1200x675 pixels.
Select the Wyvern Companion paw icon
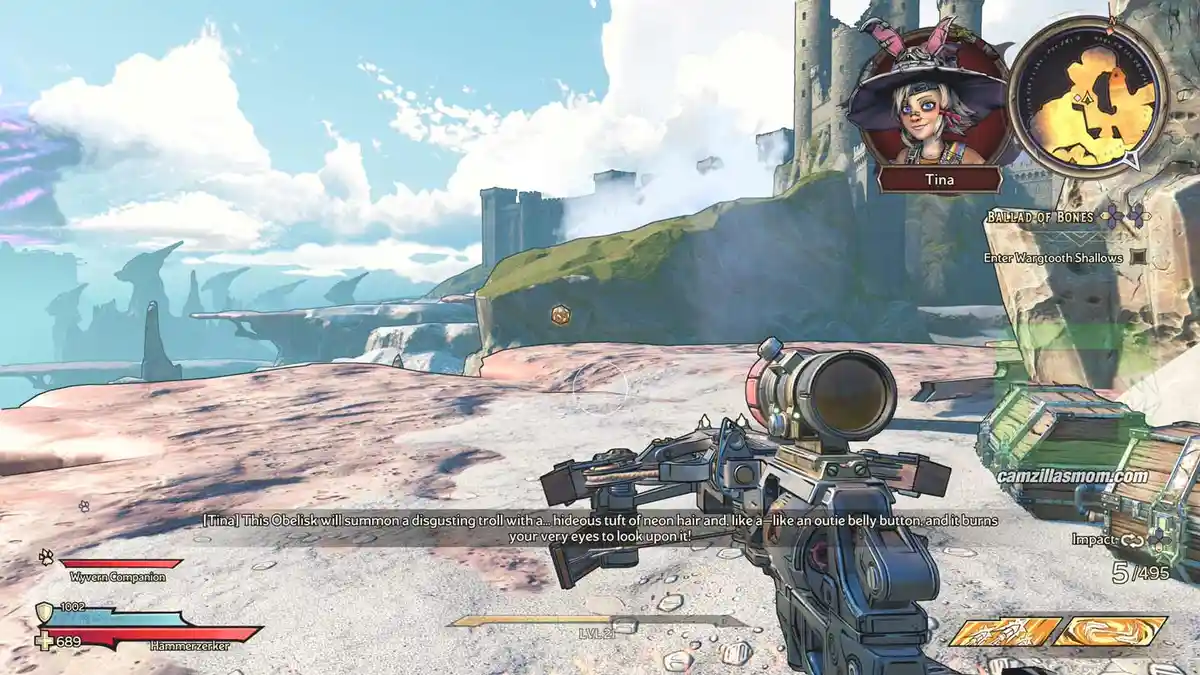[46, 557]
